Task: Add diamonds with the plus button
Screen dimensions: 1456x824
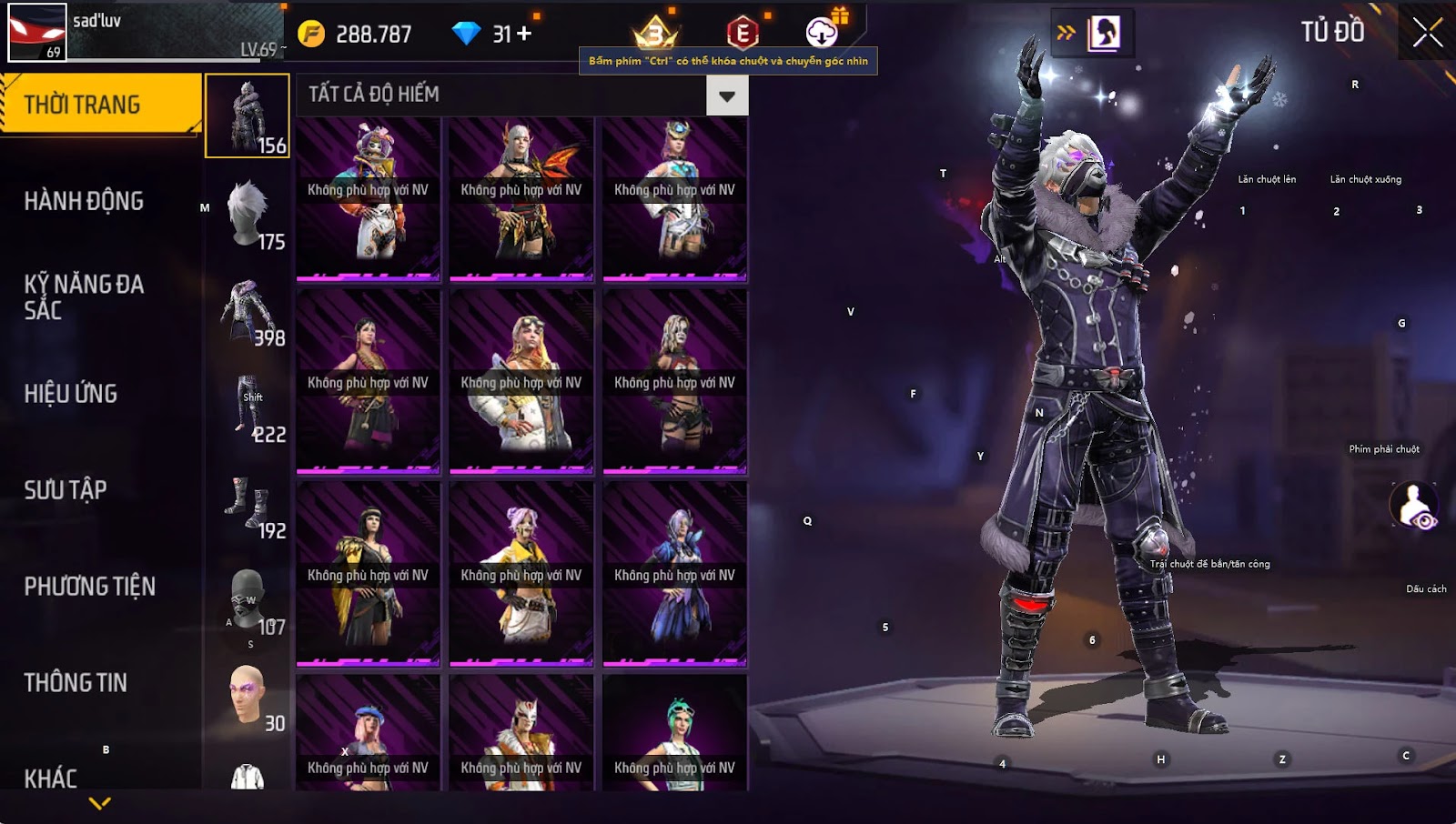Action: pos(524,34)
